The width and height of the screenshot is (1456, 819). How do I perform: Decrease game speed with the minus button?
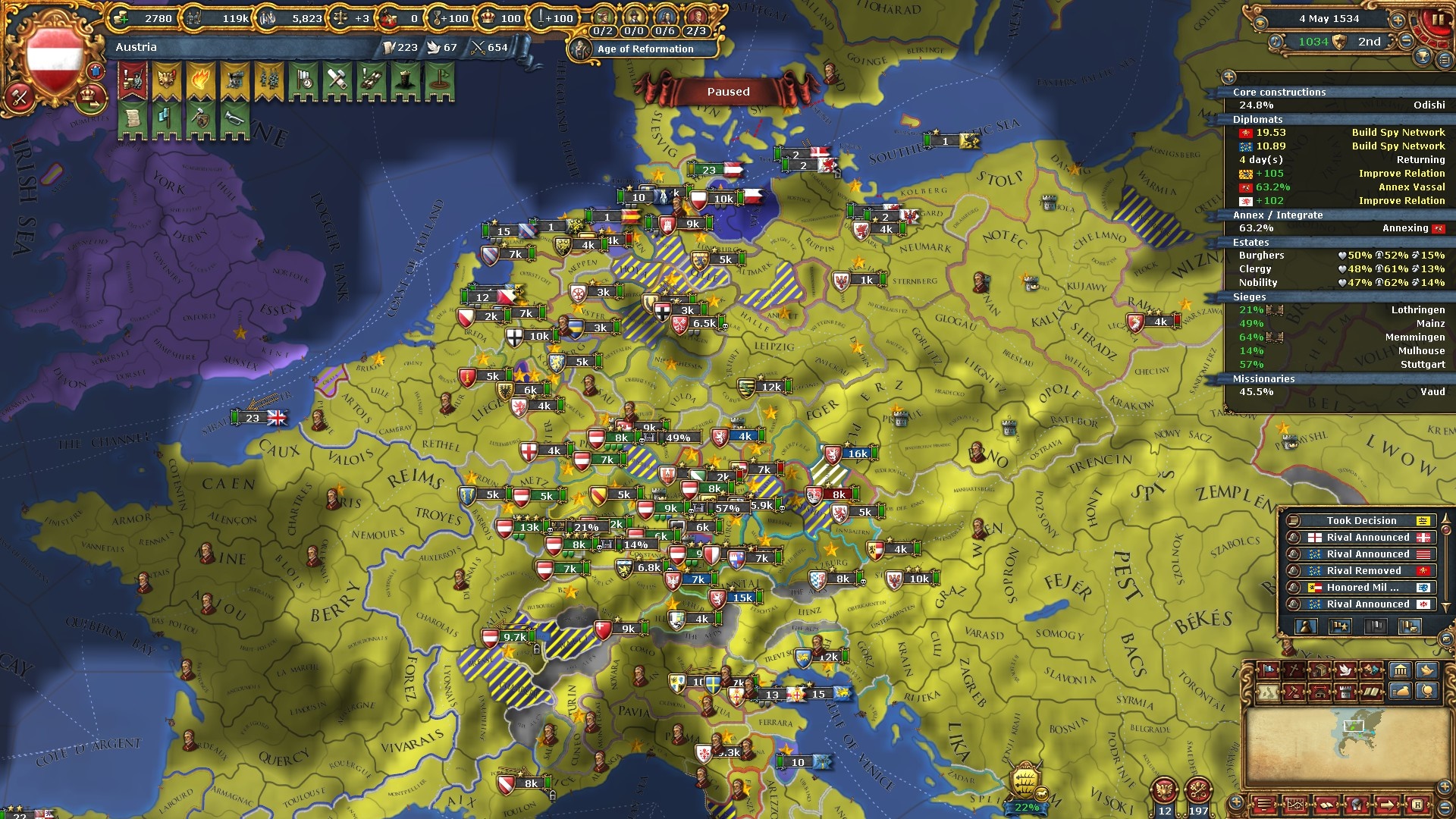[1406, 41]
